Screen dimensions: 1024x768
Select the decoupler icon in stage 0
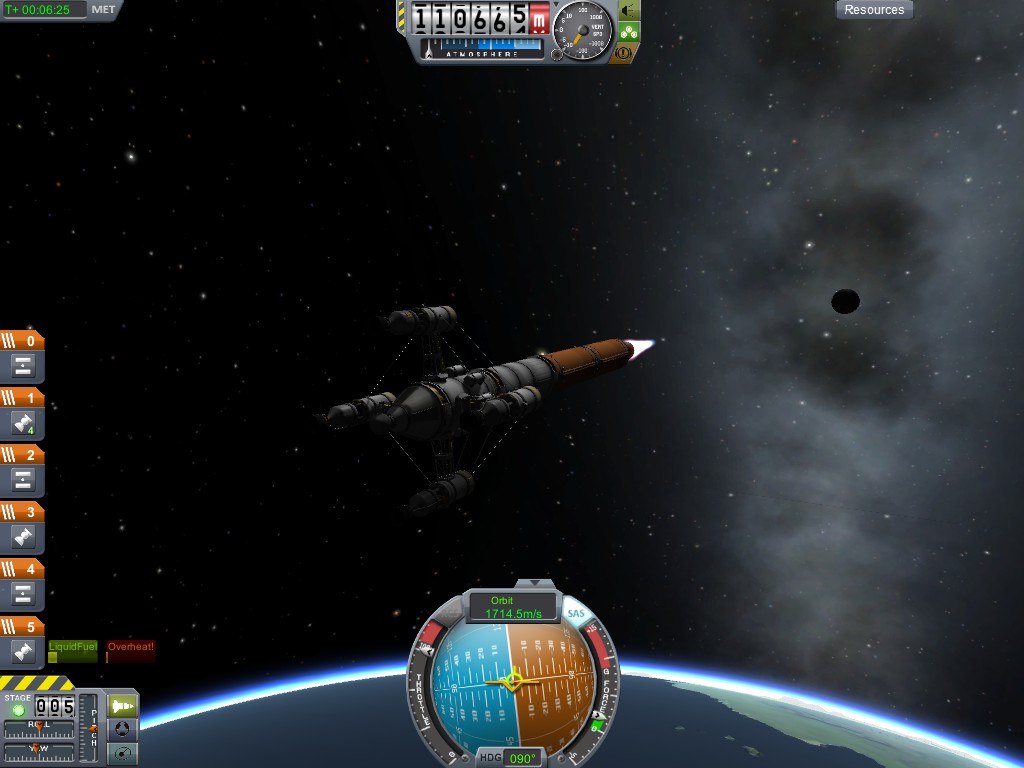tap(24, 366)
